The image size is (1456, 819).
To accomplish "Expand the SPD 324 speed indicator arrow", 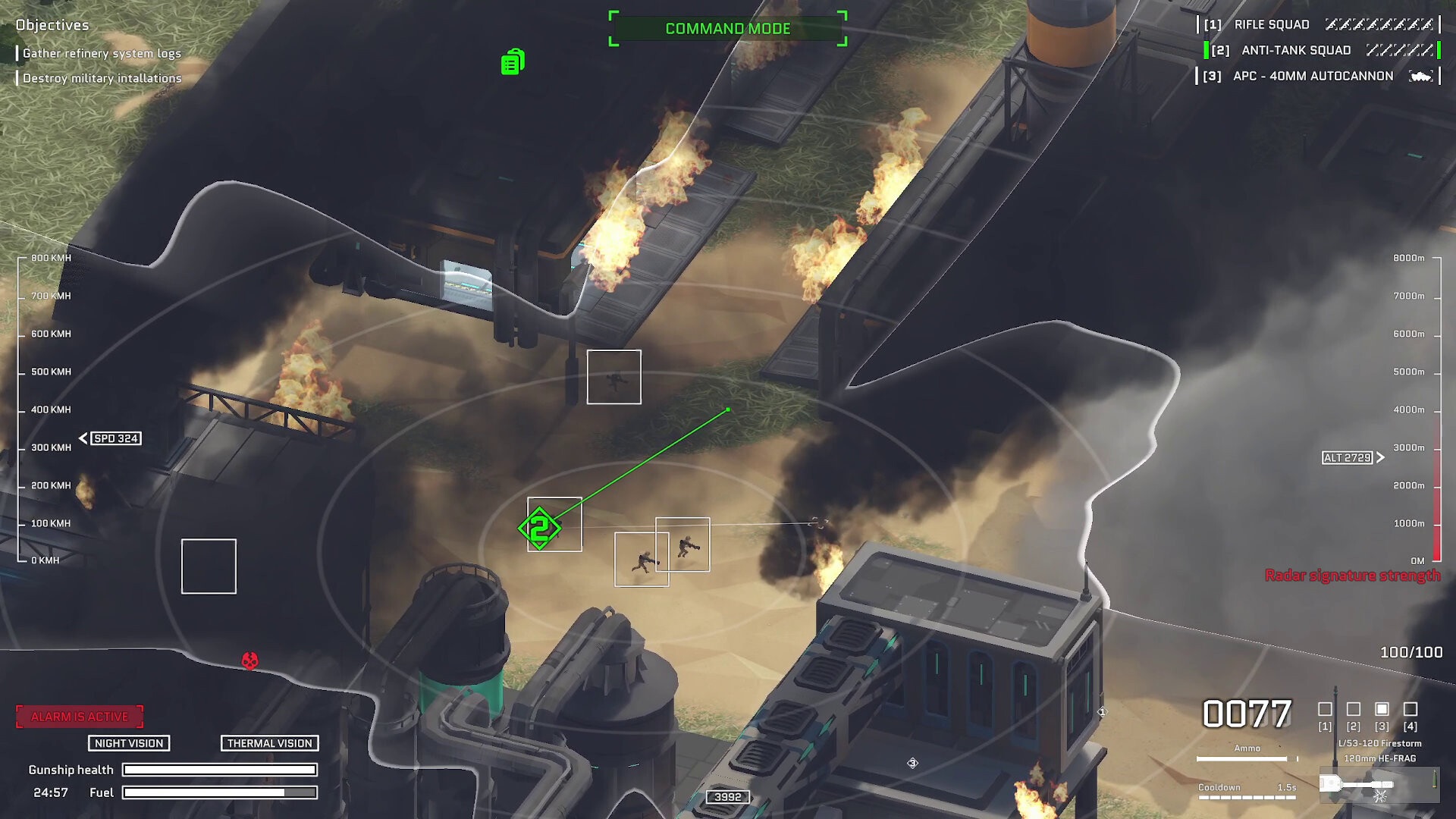I will coord(82,438).
